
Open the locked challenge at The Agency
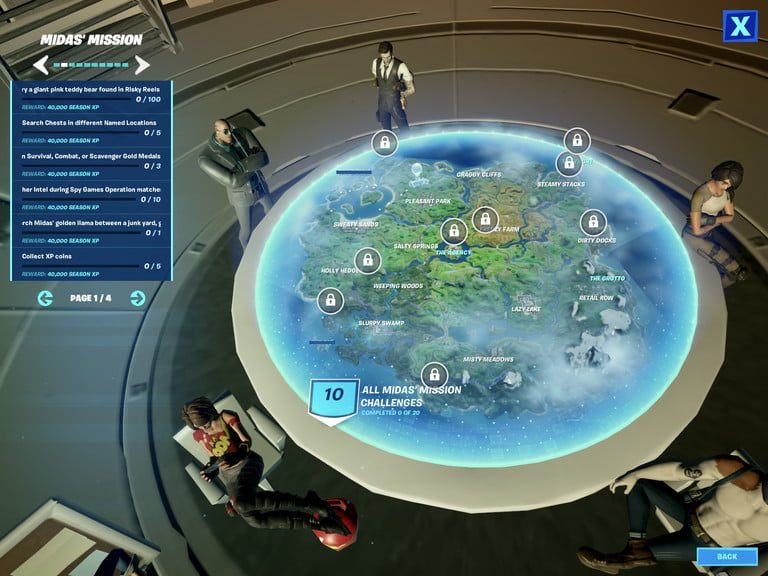(x=453, y=233)
